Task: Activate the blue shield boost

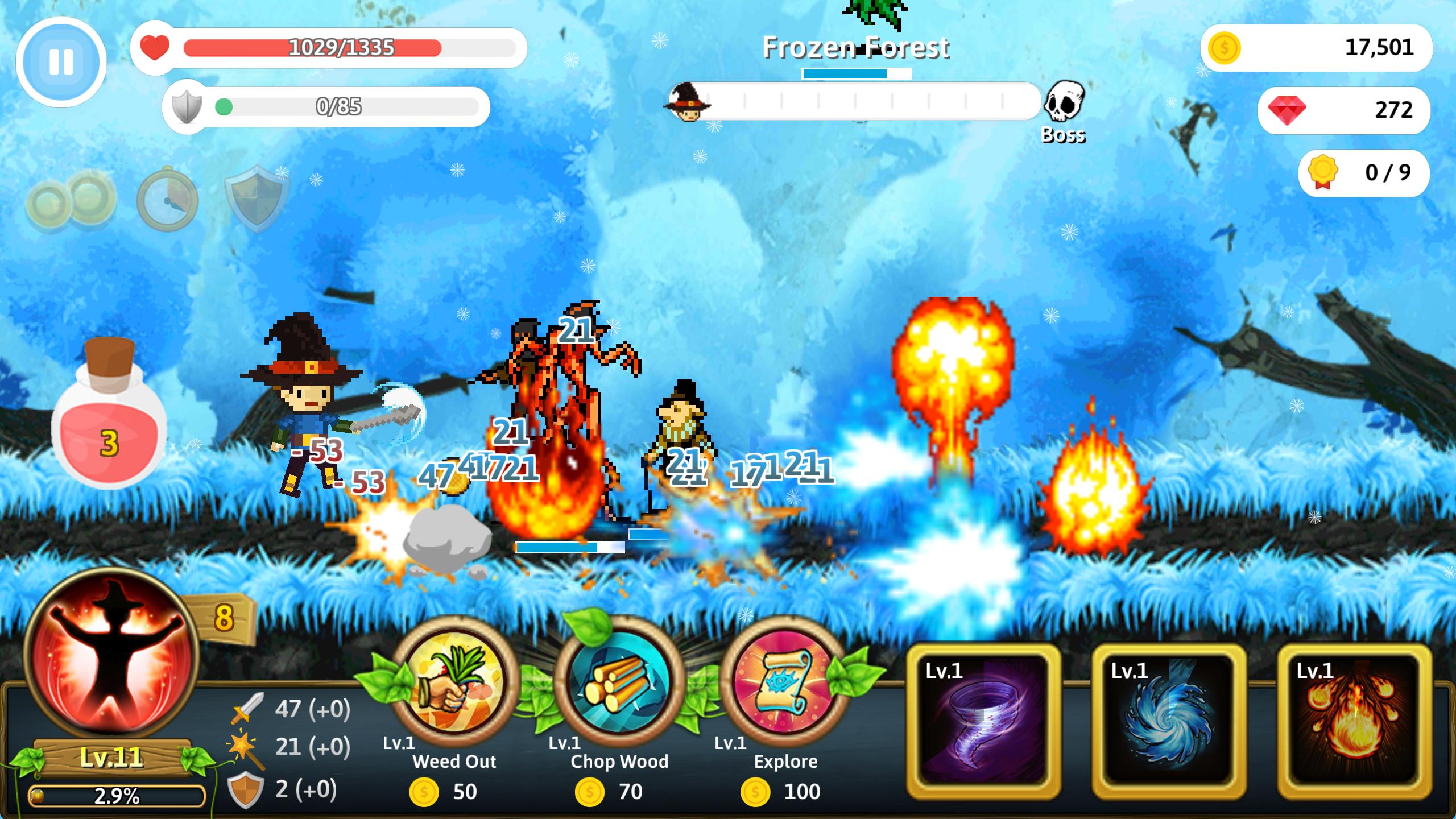Action: (257, 199)
